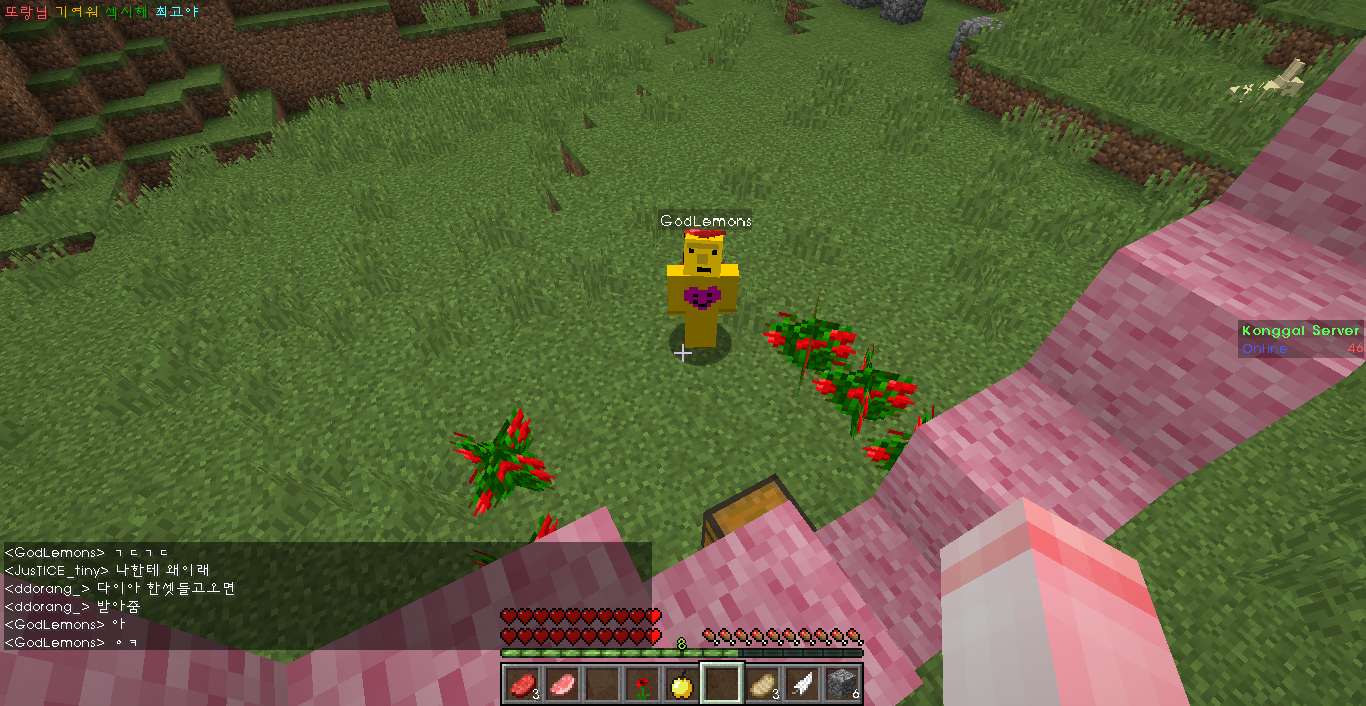Choose the cobblestone block slot
This screenshot has width=1366, height=706.
click(x=842, y=685)
